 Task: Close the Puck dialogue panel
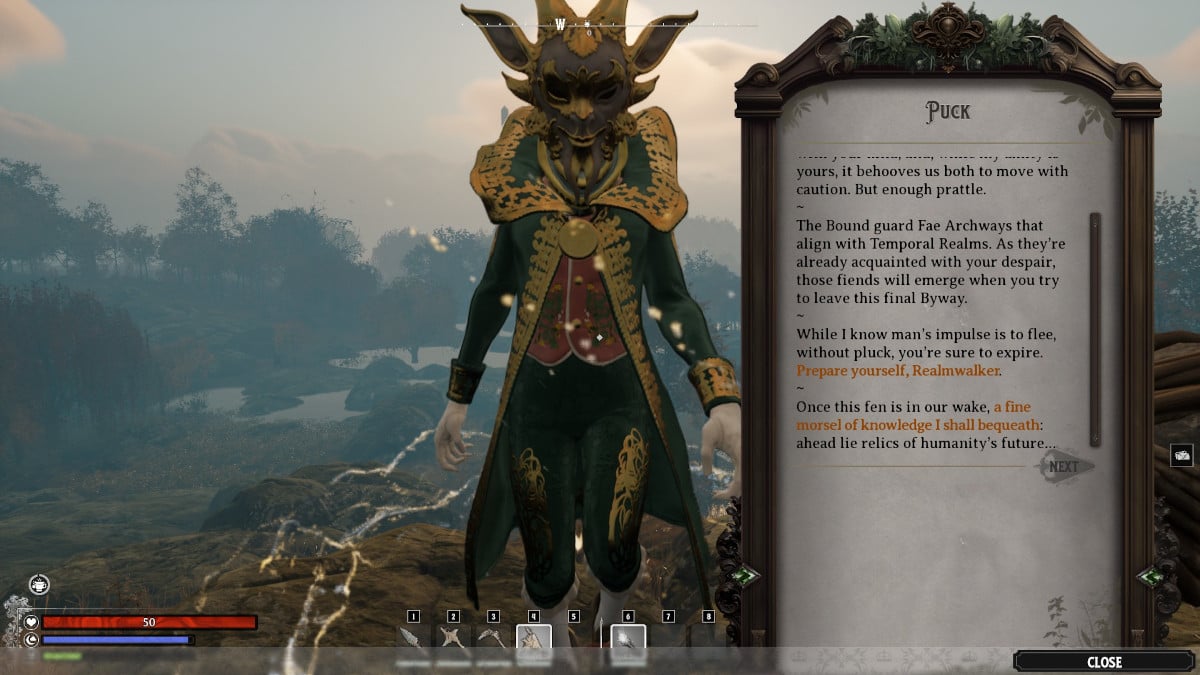coord(1104,661)
